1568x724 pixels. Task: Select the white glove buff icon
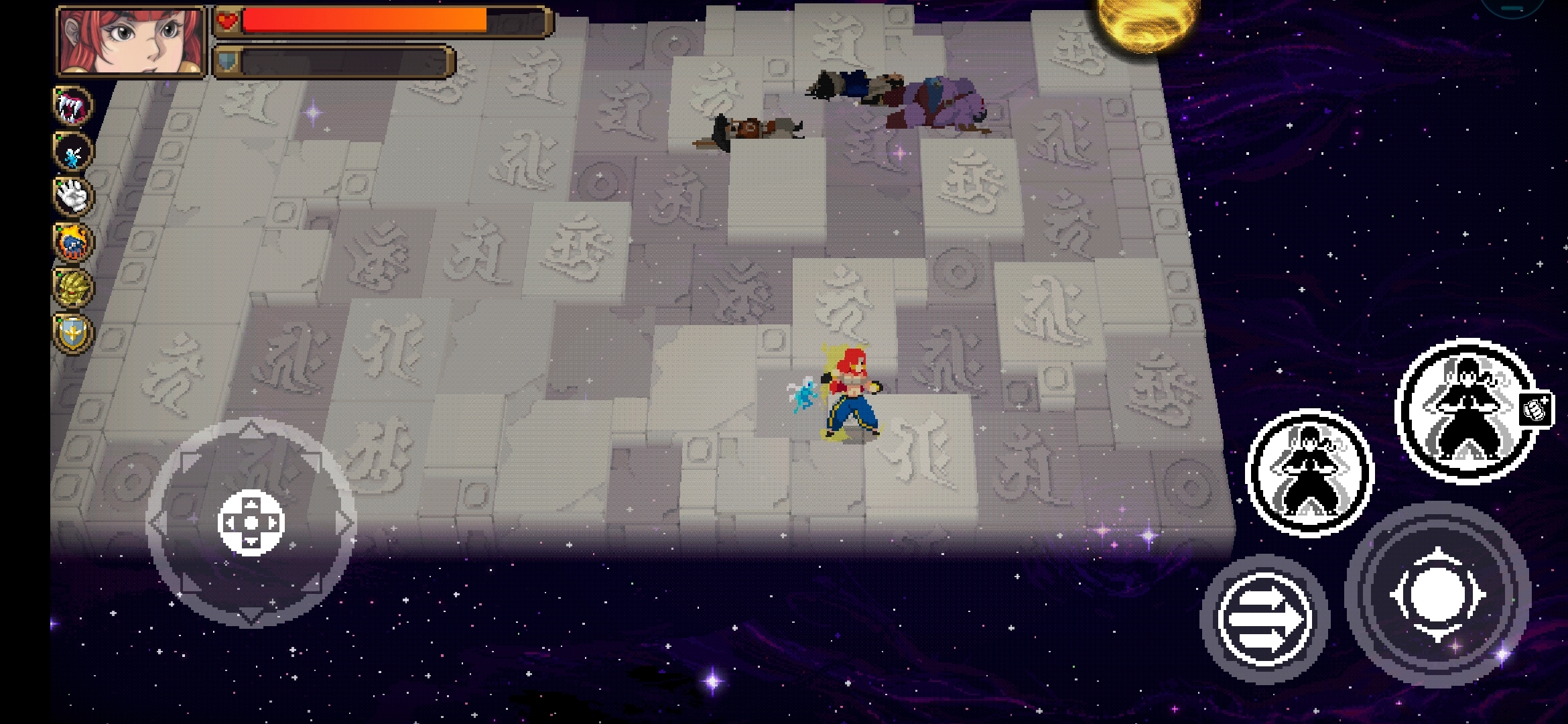click(73, 196)
